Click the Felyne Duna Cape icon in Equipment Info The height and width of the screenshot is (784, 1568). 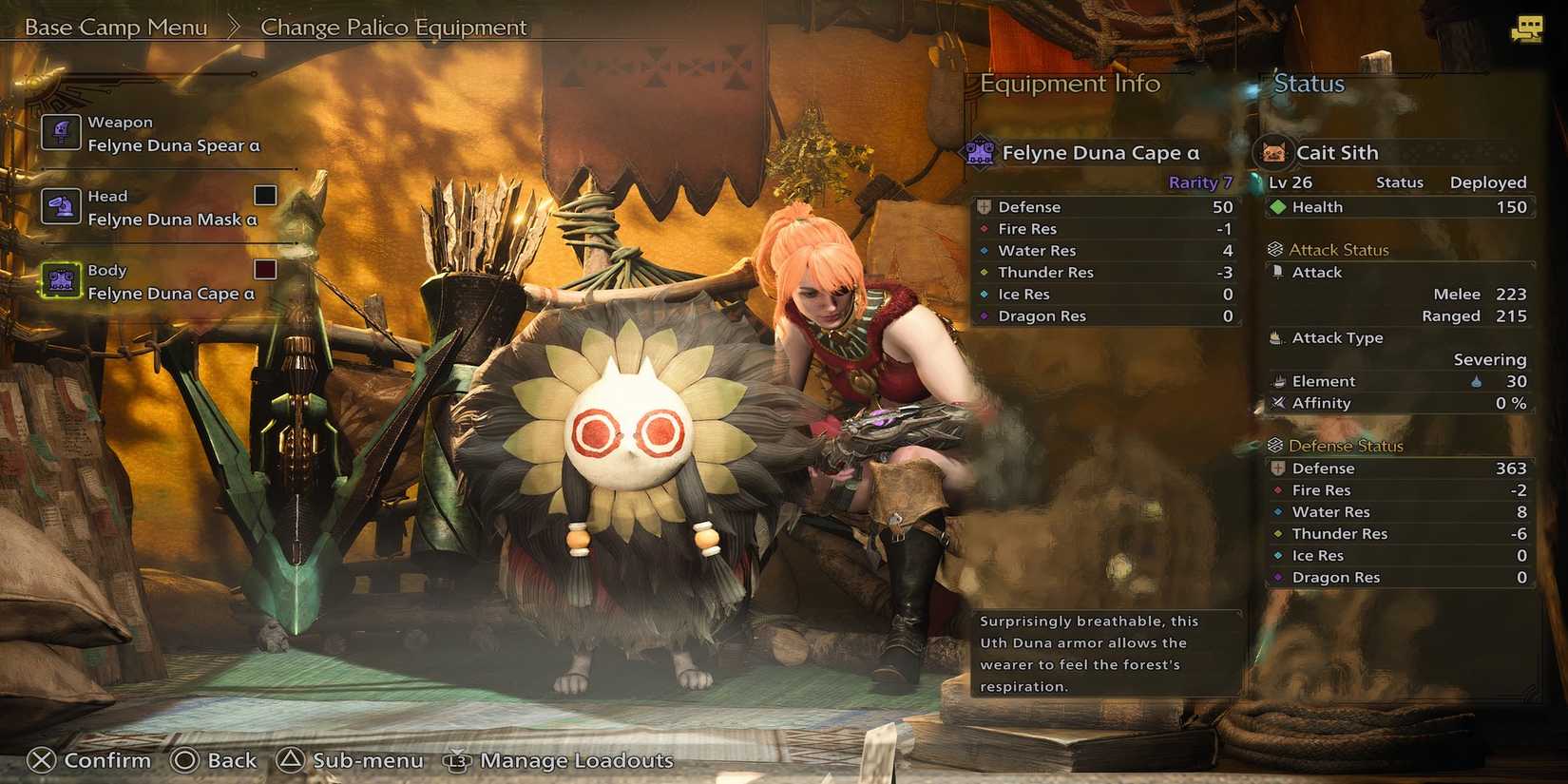click(x=979, y=151)
